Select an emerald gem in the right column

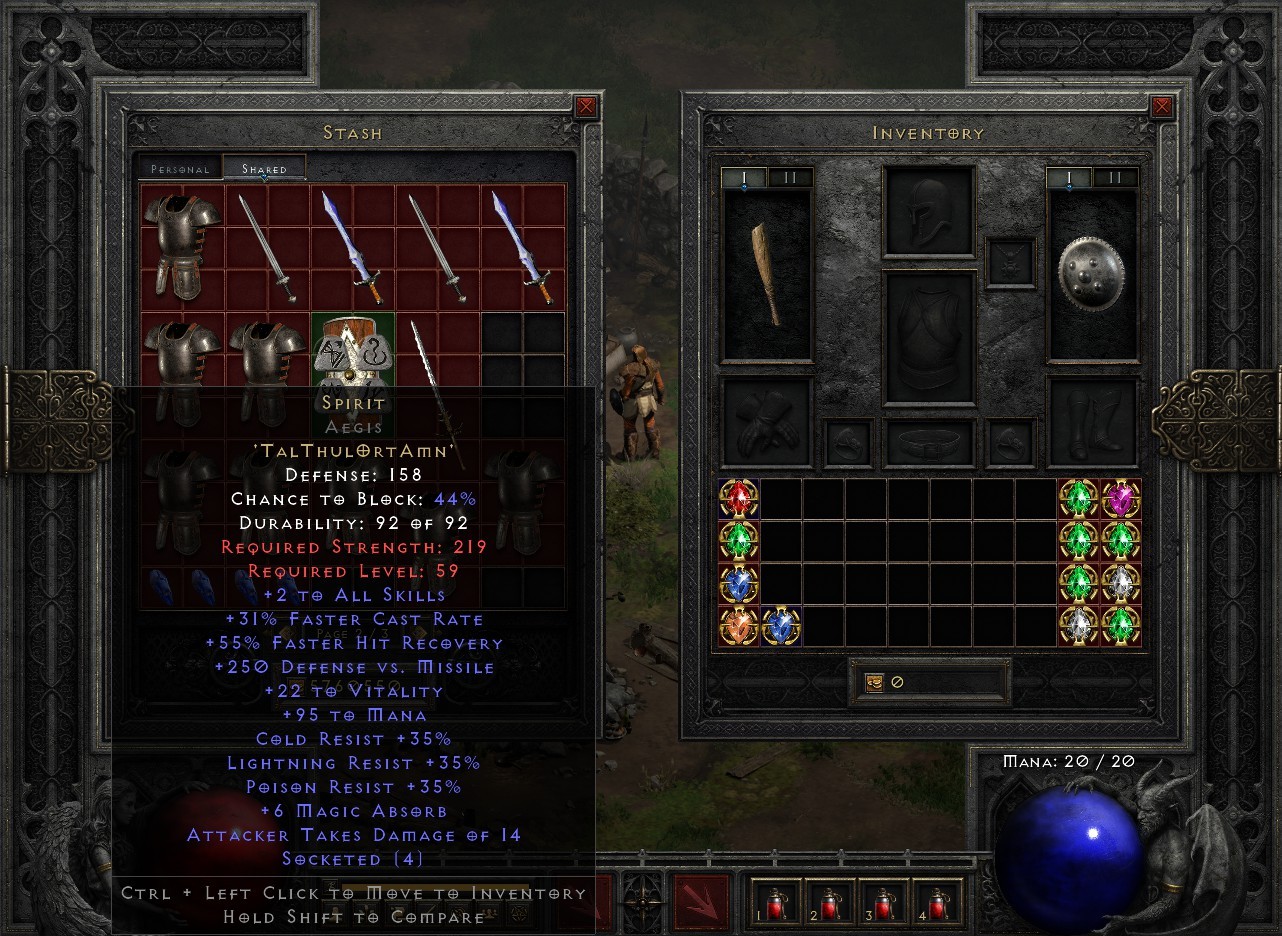[x=1078, y=540]
